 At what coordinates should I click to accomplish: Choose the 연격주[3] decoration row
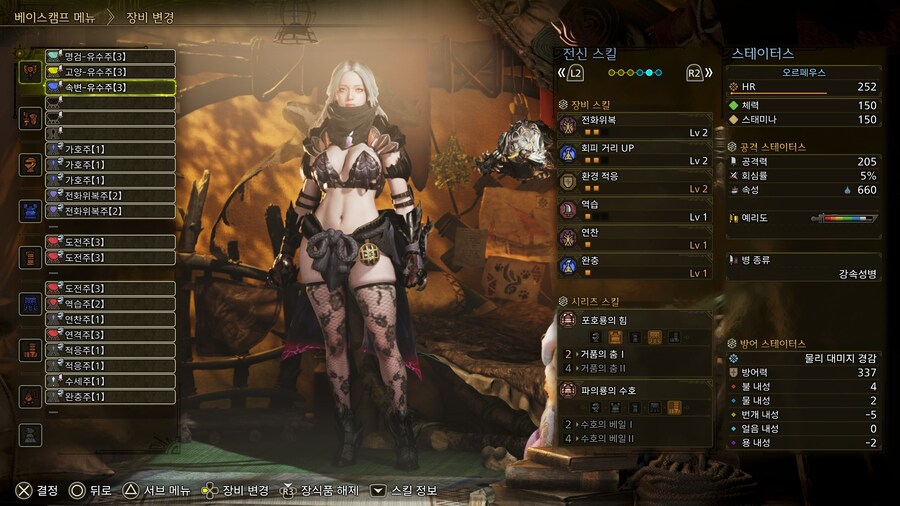pos(109,335)
